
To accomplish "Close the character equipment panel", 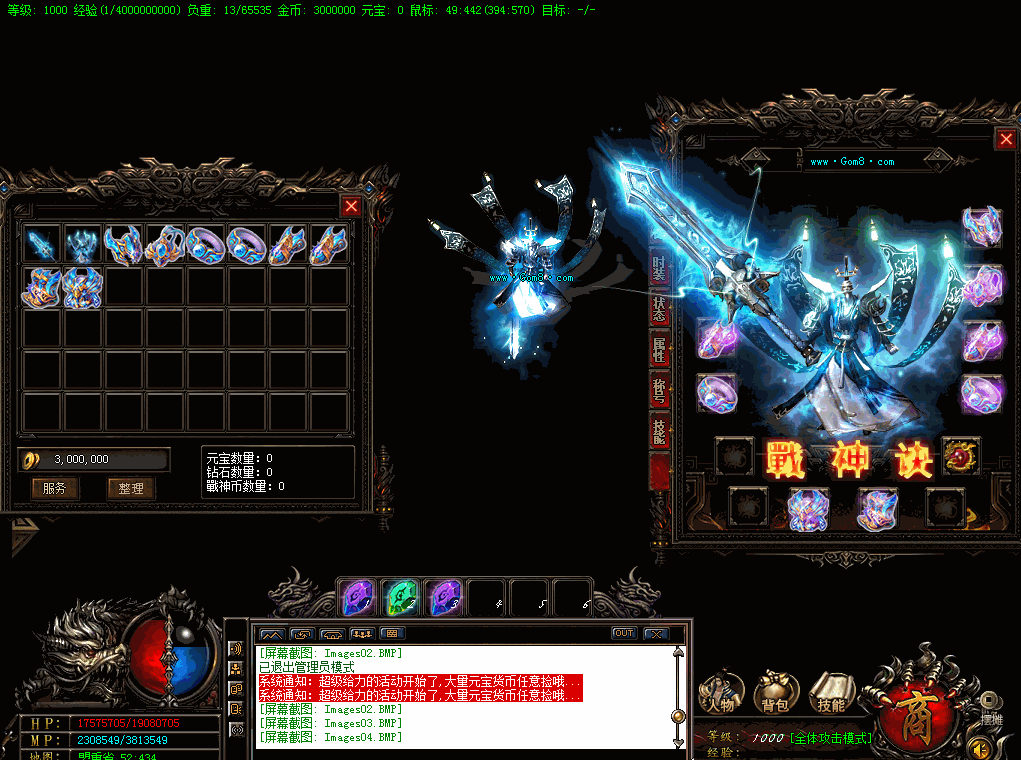I will point(1005,140).
